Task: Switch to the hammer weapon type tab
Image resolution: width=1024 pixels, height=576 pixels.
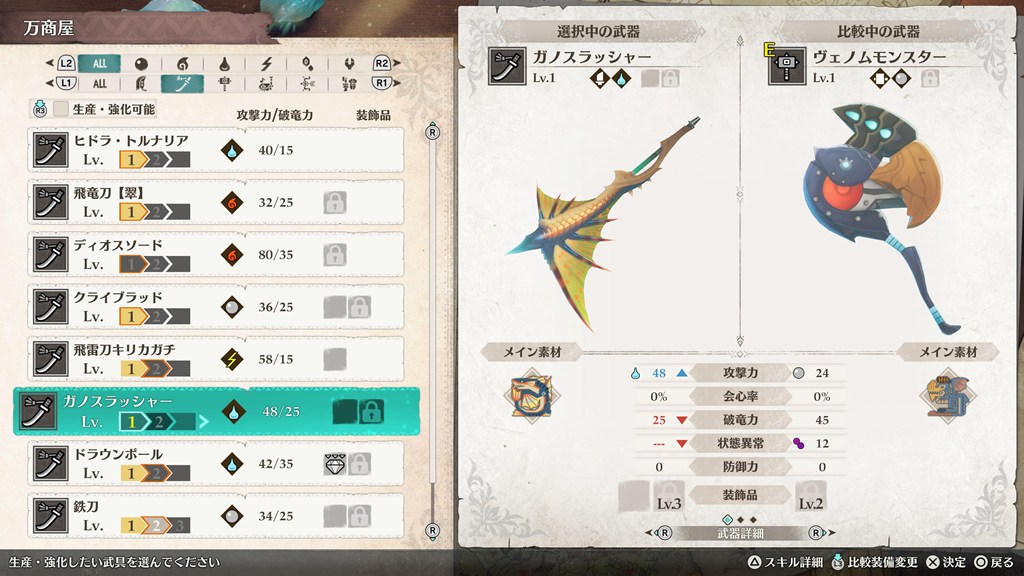Action: [x=225, y=84]
